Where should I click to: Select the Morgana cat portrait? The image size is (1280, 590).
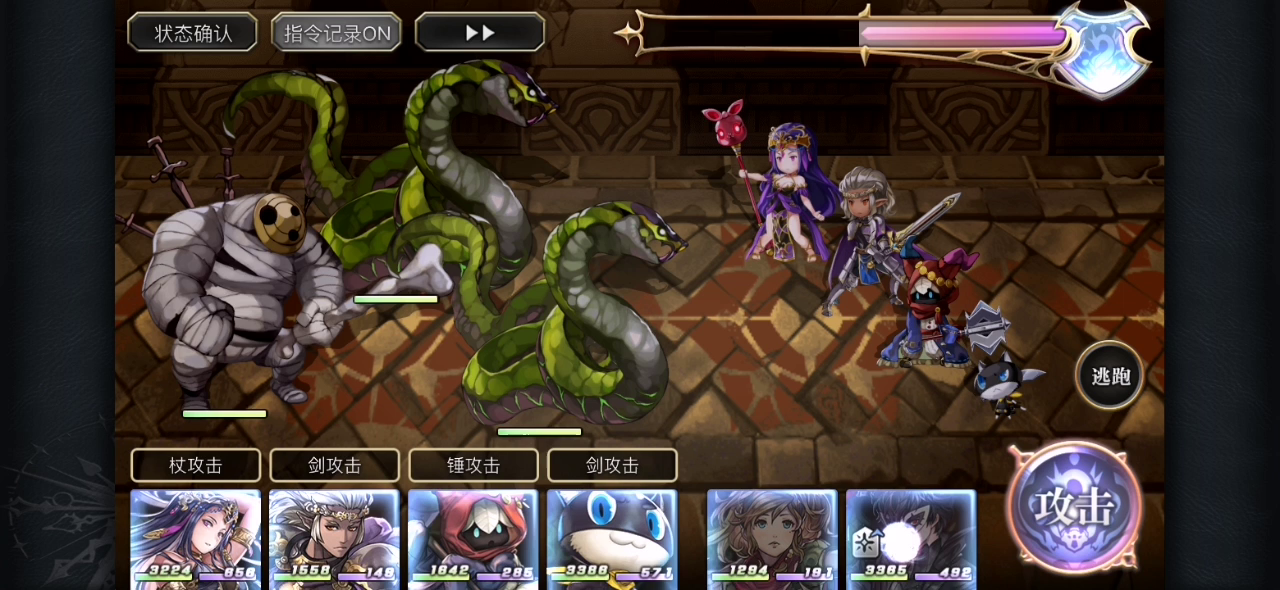[x=612, y=536]
